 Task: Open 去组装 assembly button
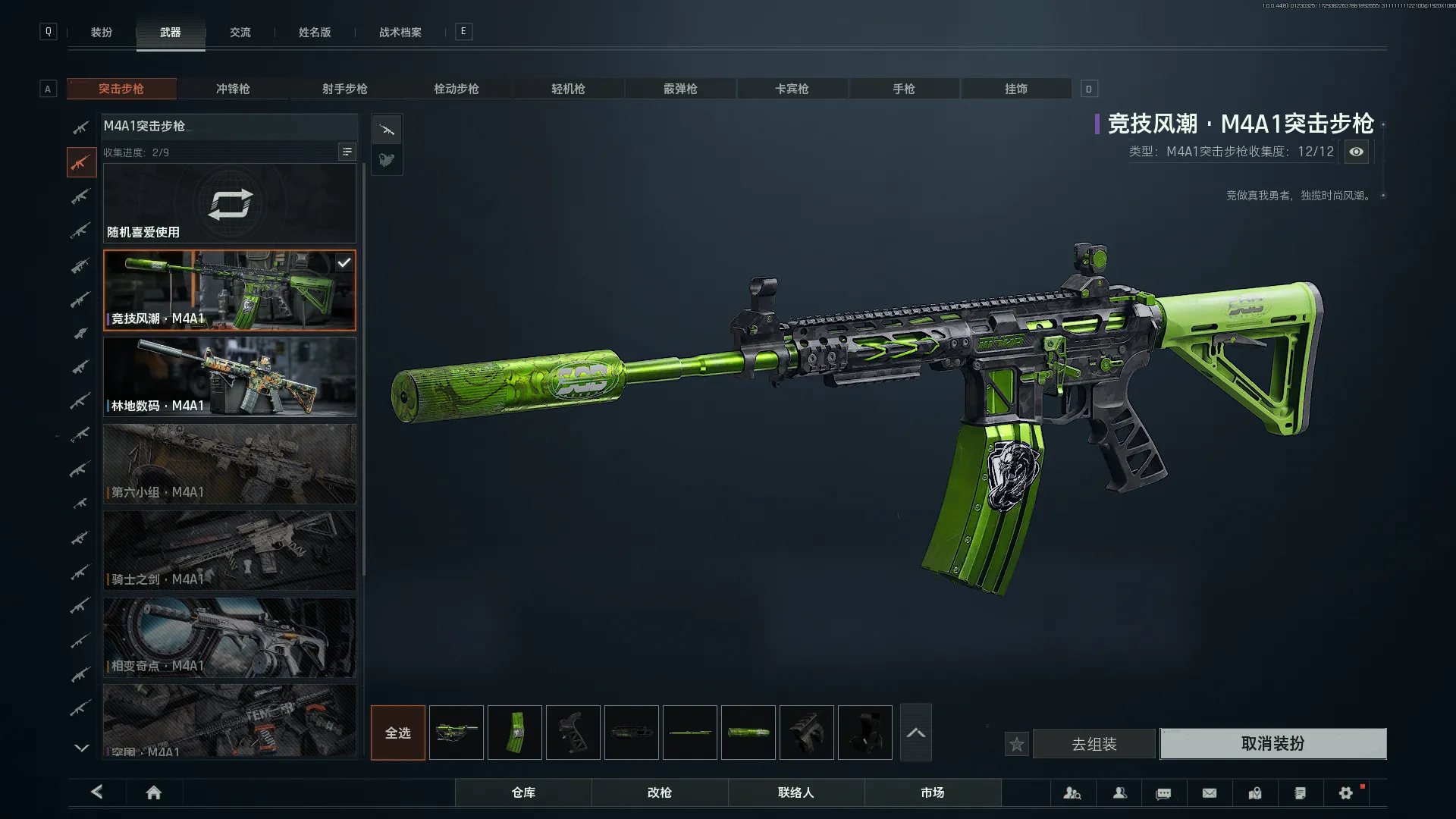[1094, 745]
